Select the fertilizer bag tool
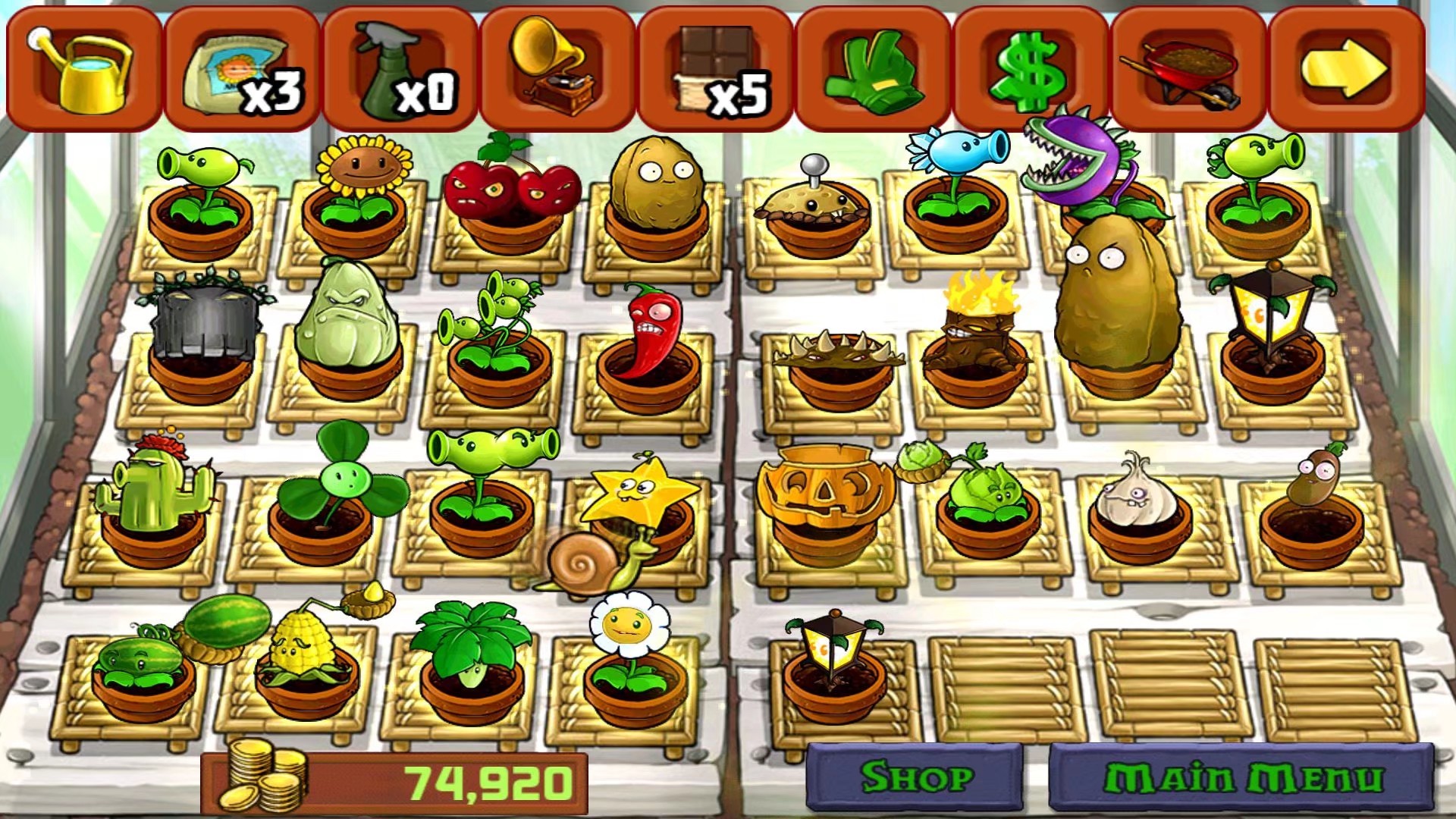This screenshot has height=819, width=1456. pos(241,68)
